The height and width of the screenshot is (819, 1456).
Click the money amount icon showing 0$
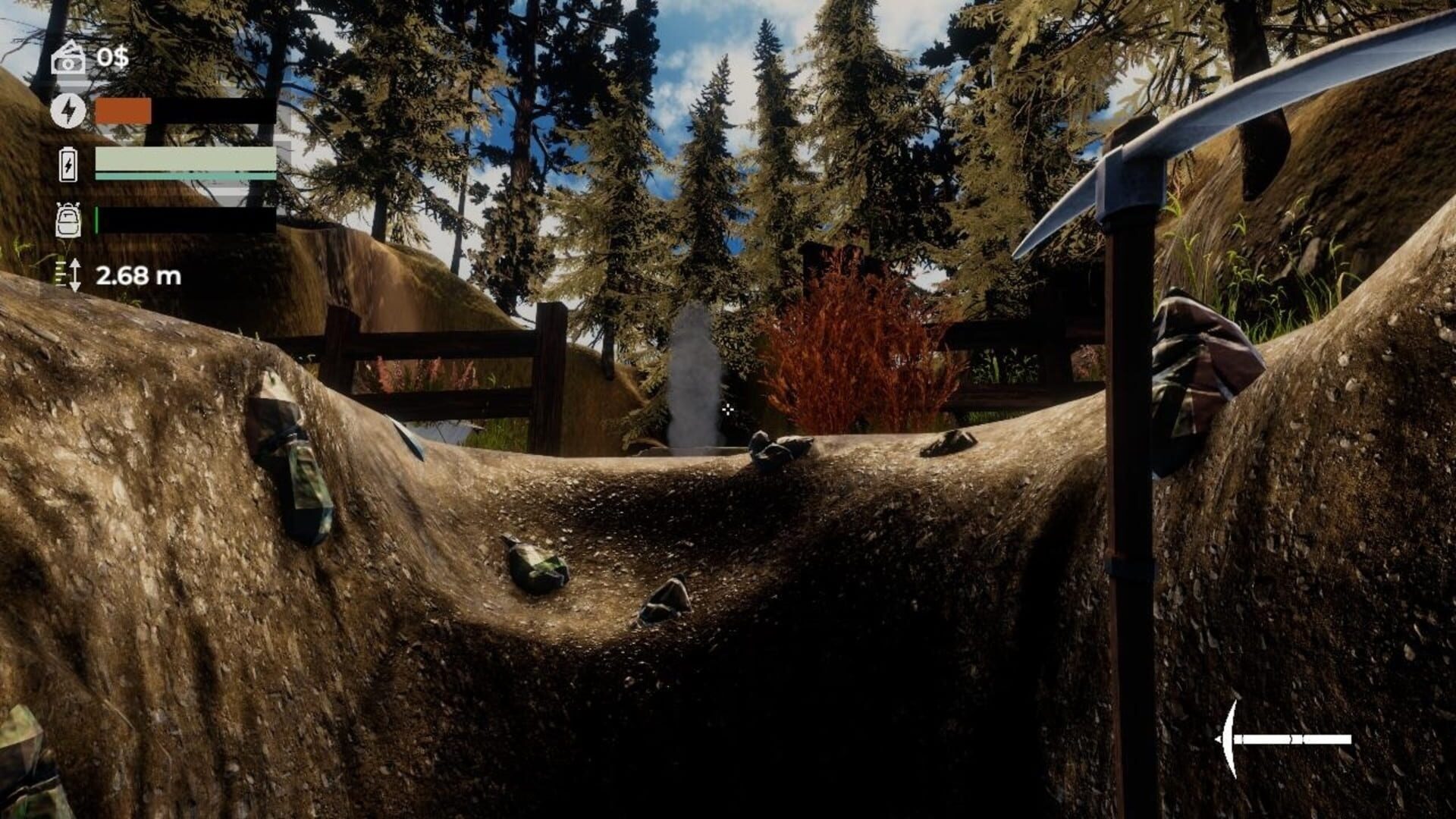click(70, 57)
